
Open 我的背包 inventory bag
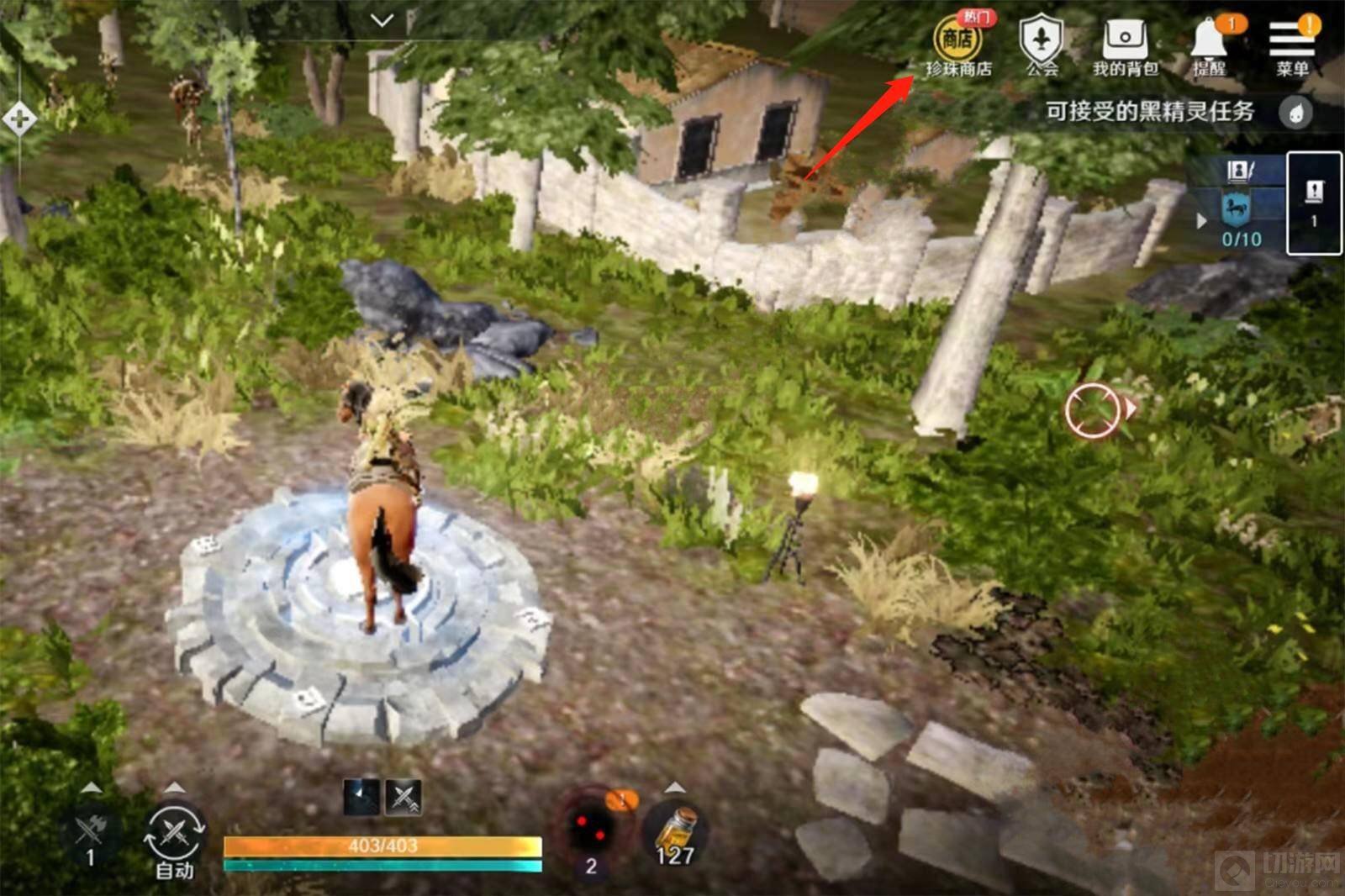(1125, 45)
